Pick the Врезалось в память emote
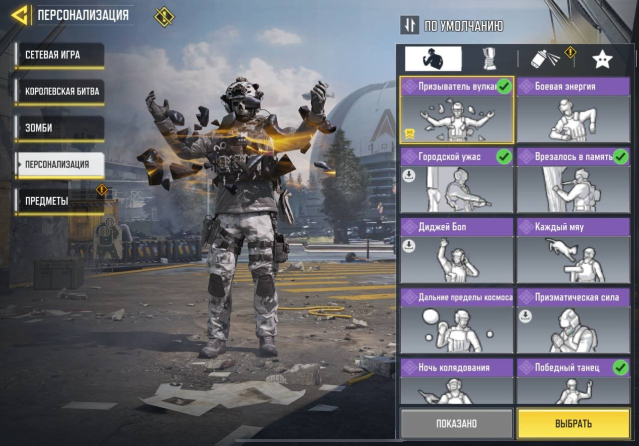This screenshot has width=639, height=446. [572, 180]
